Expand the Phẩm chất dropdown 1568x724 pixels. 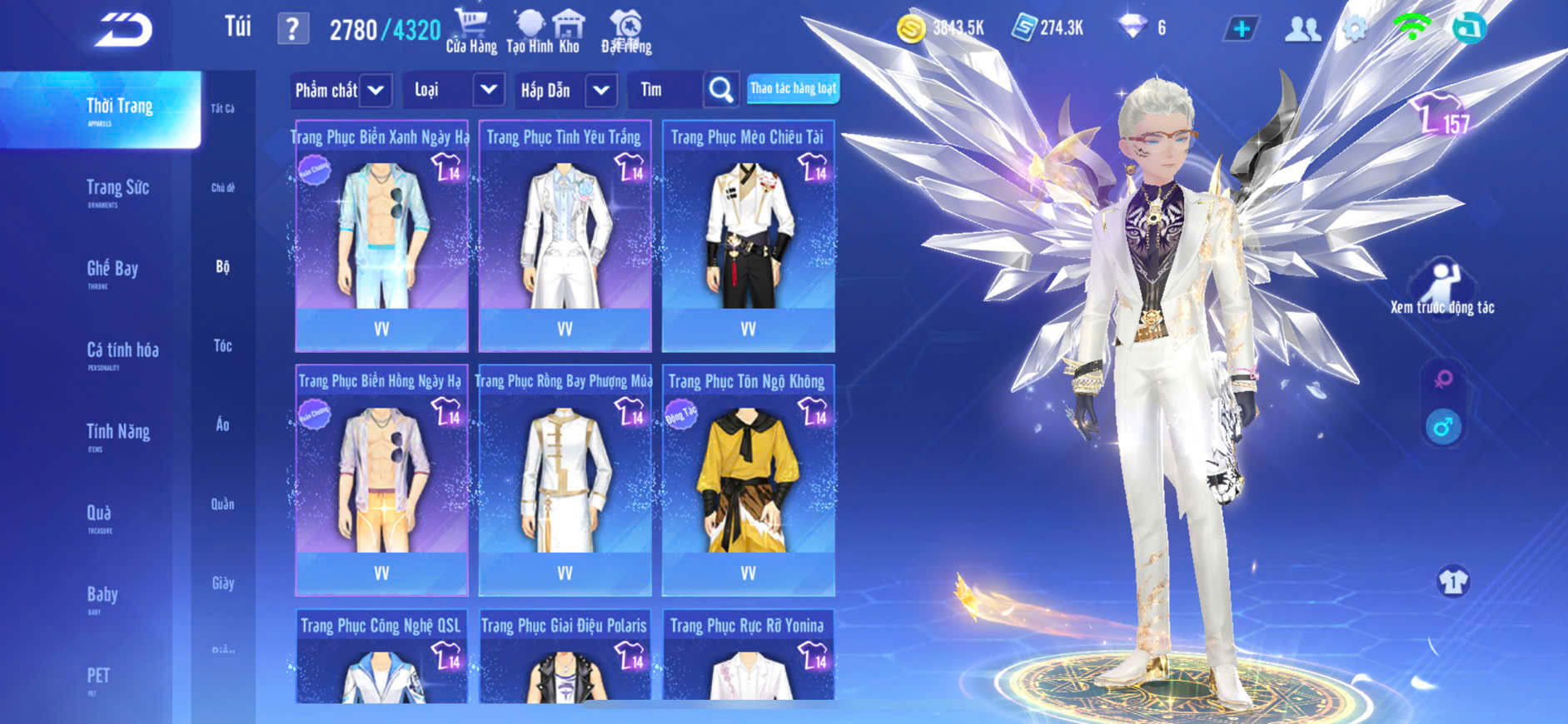point(341,90)
